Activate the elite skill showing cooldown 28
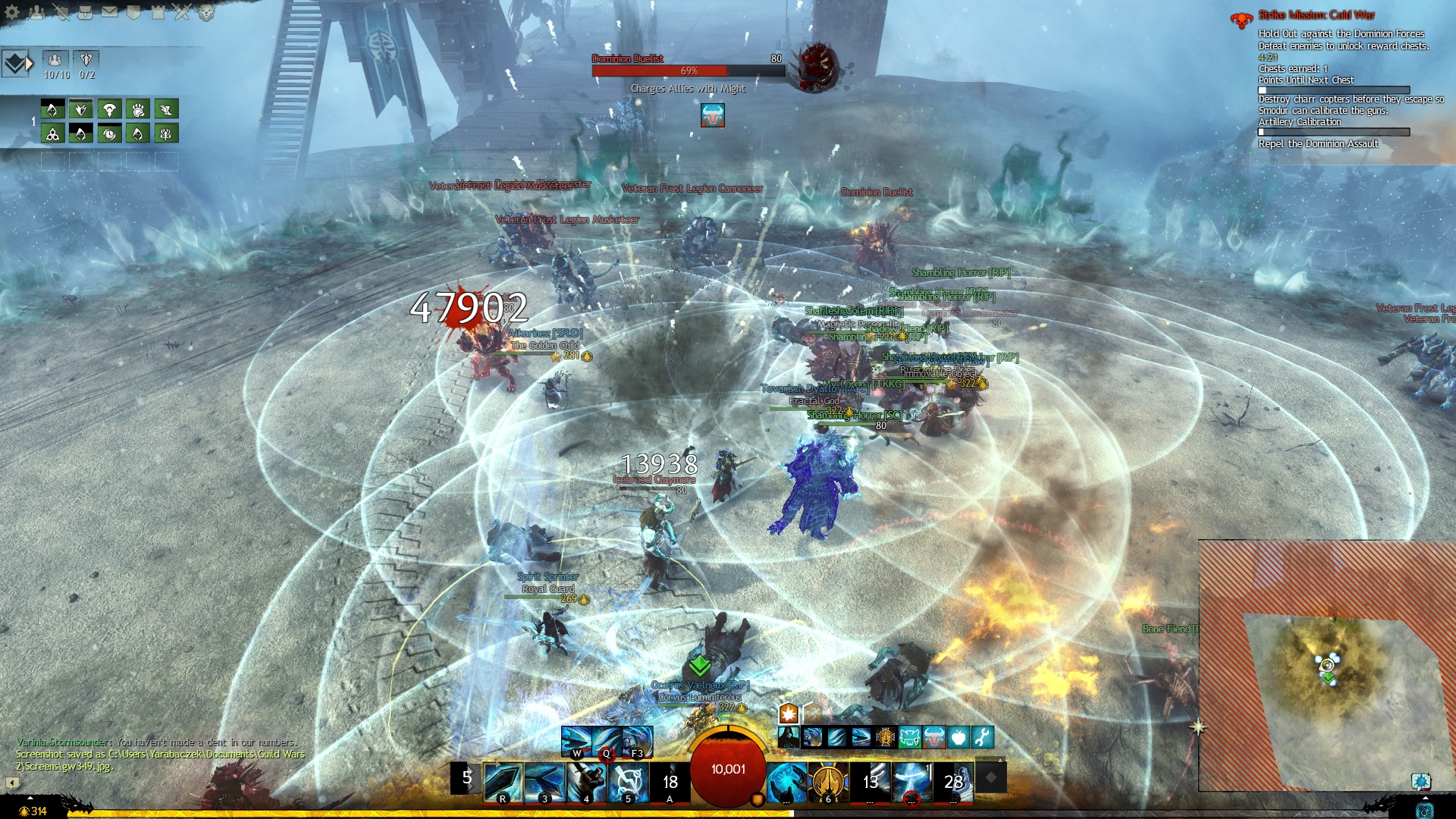The height and width of the screenshot is (819, 1456). click(x=953, y=782)
